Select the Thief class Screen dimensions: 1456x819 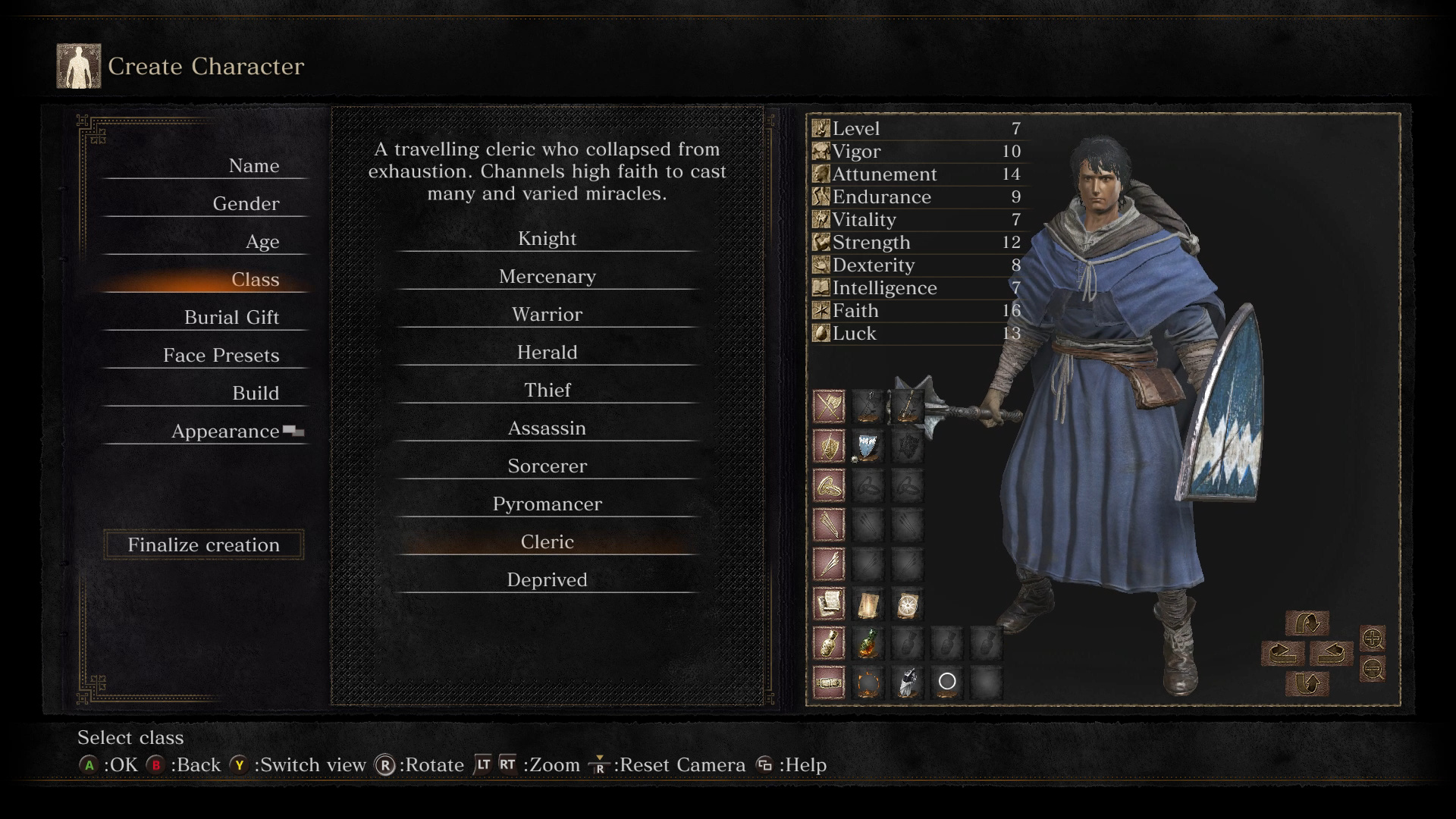(547, 391)
